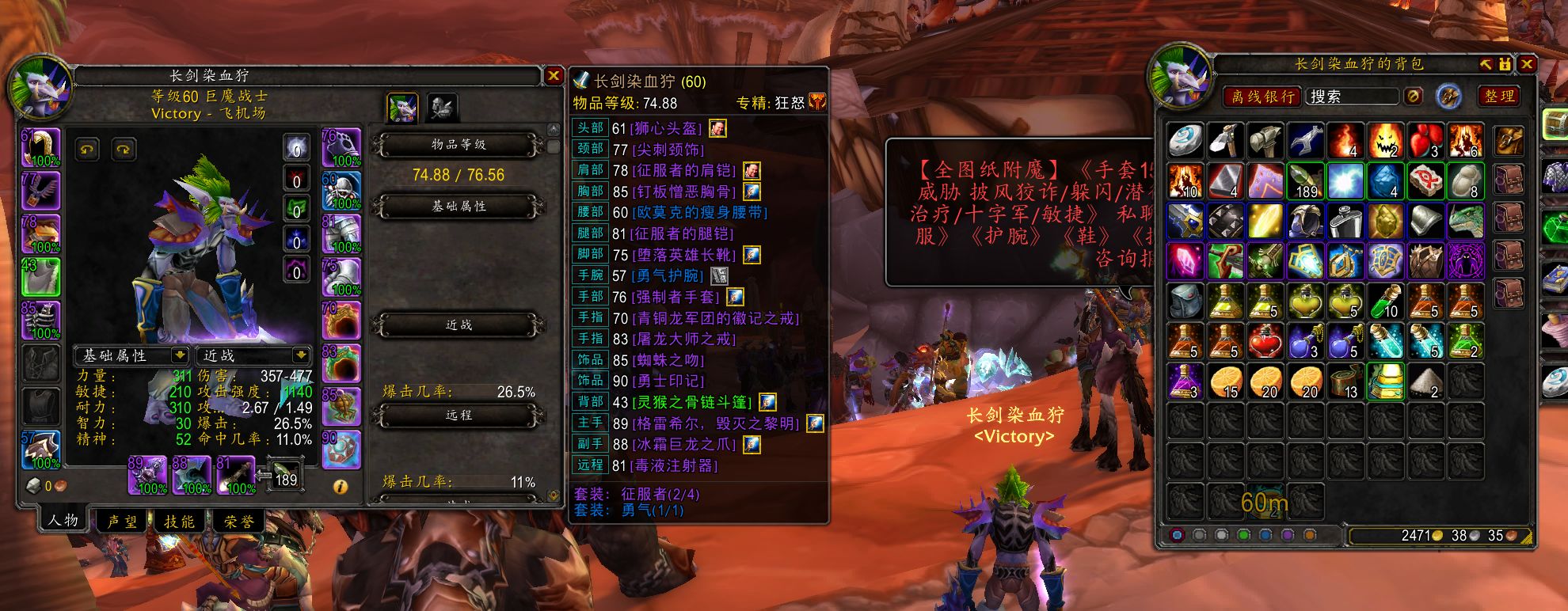Select the 人物 tab
Viewport: 1568px width, 611px height.
coord(63,520)
